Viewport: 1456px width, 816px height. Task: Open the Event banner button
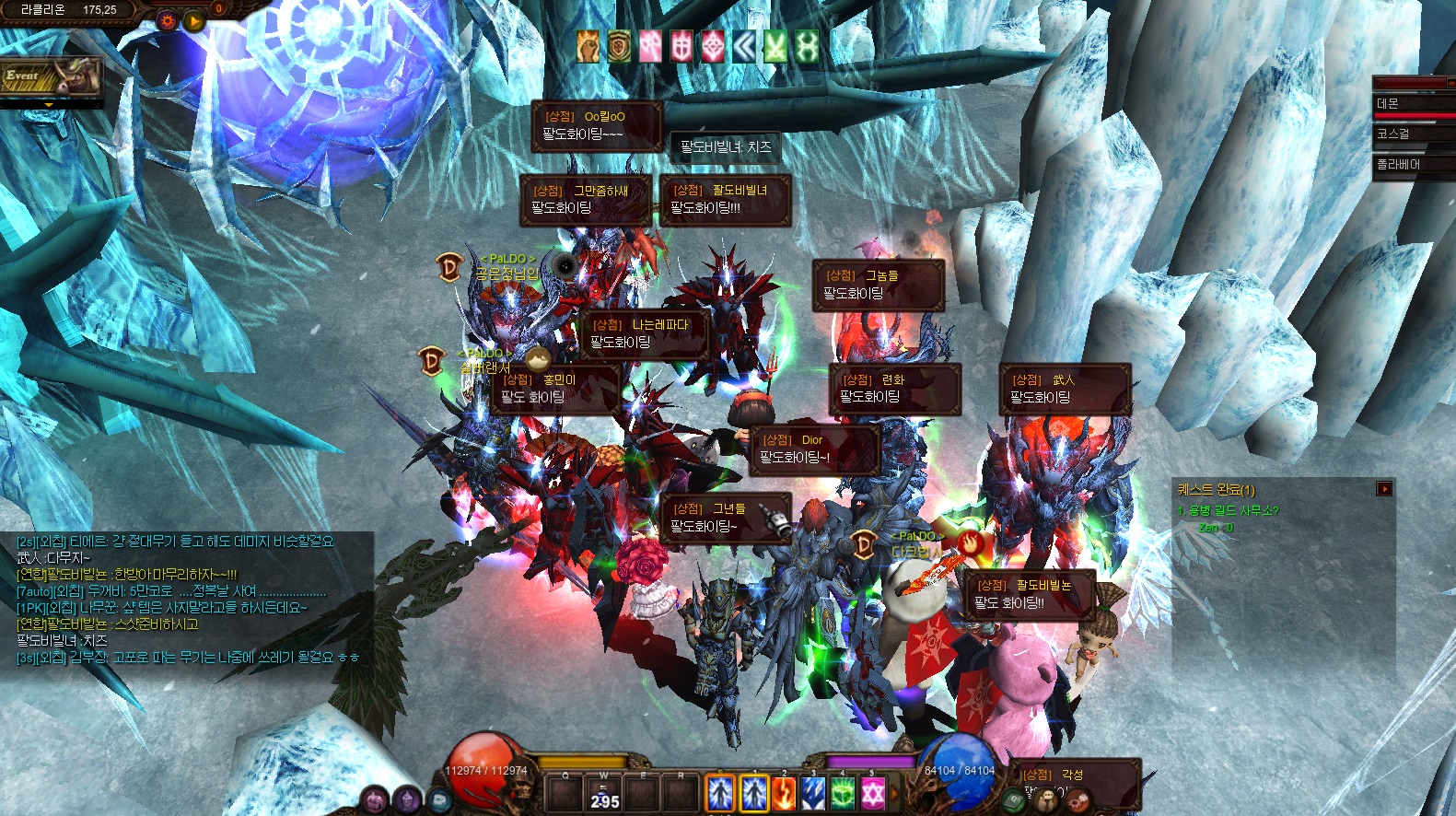click(x=49, y=77)
